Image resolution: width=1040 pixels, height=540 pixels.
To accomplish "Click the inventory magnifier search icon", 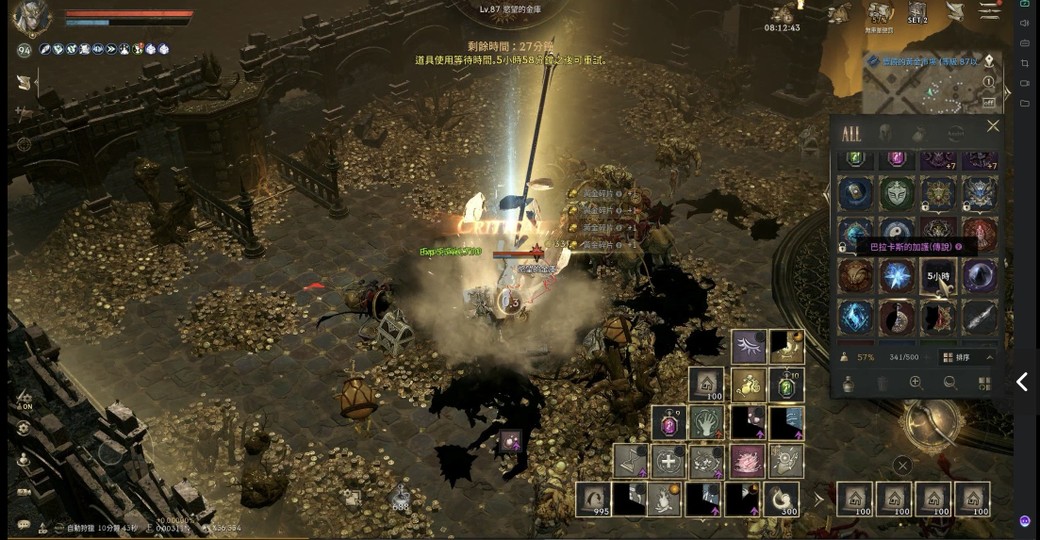I will [950, 382].
